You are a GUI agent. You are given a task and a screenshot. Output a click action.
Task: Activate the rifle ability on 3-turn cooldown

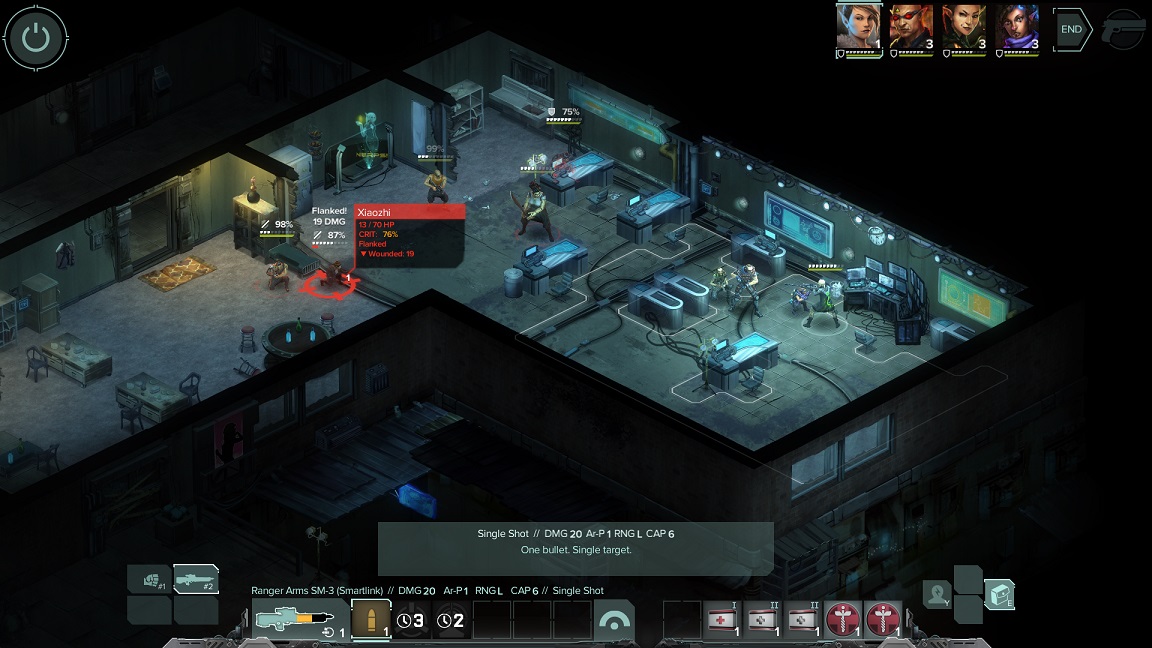411,620
